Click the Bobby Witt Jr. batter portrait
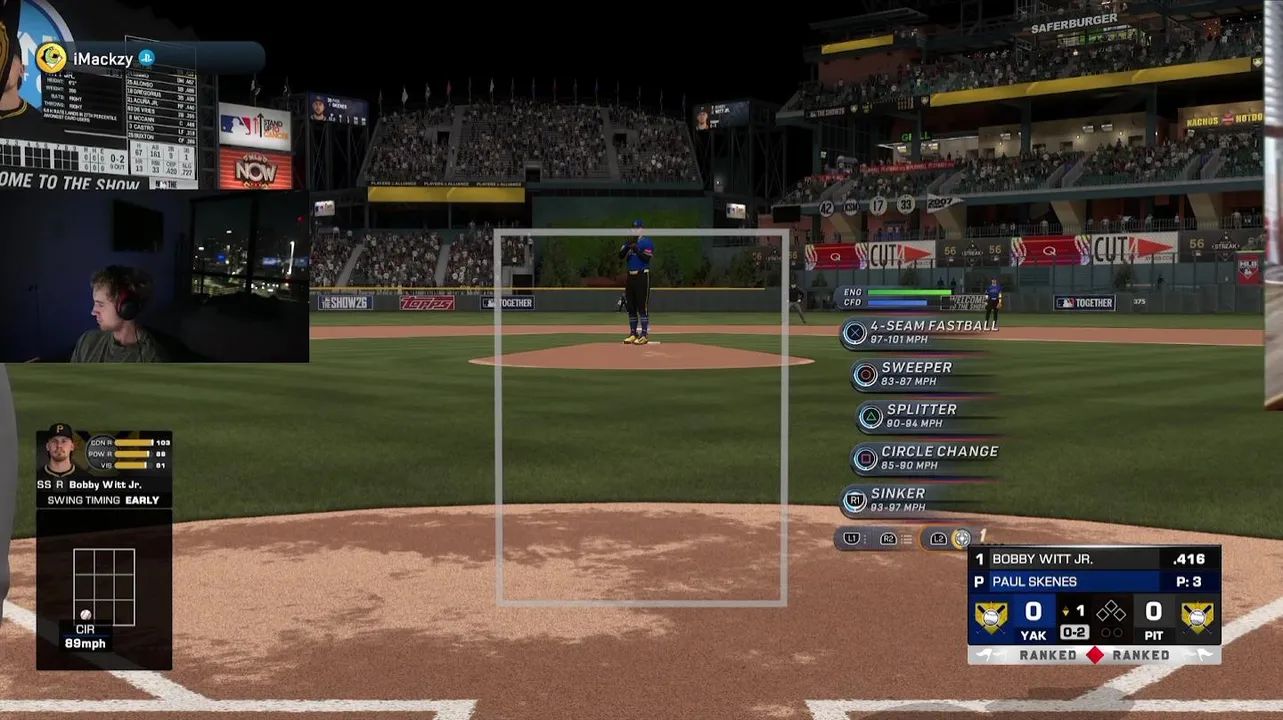Image resolution: width=1283 pixels, height=720 pixels. (x=61, y=452)
